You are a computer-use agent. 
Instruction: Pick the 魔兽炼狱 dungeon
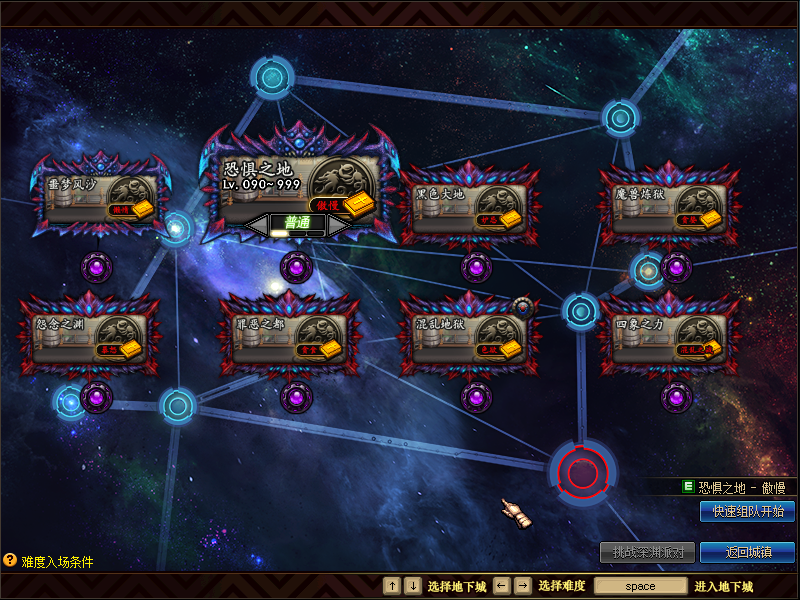point(669,205)
